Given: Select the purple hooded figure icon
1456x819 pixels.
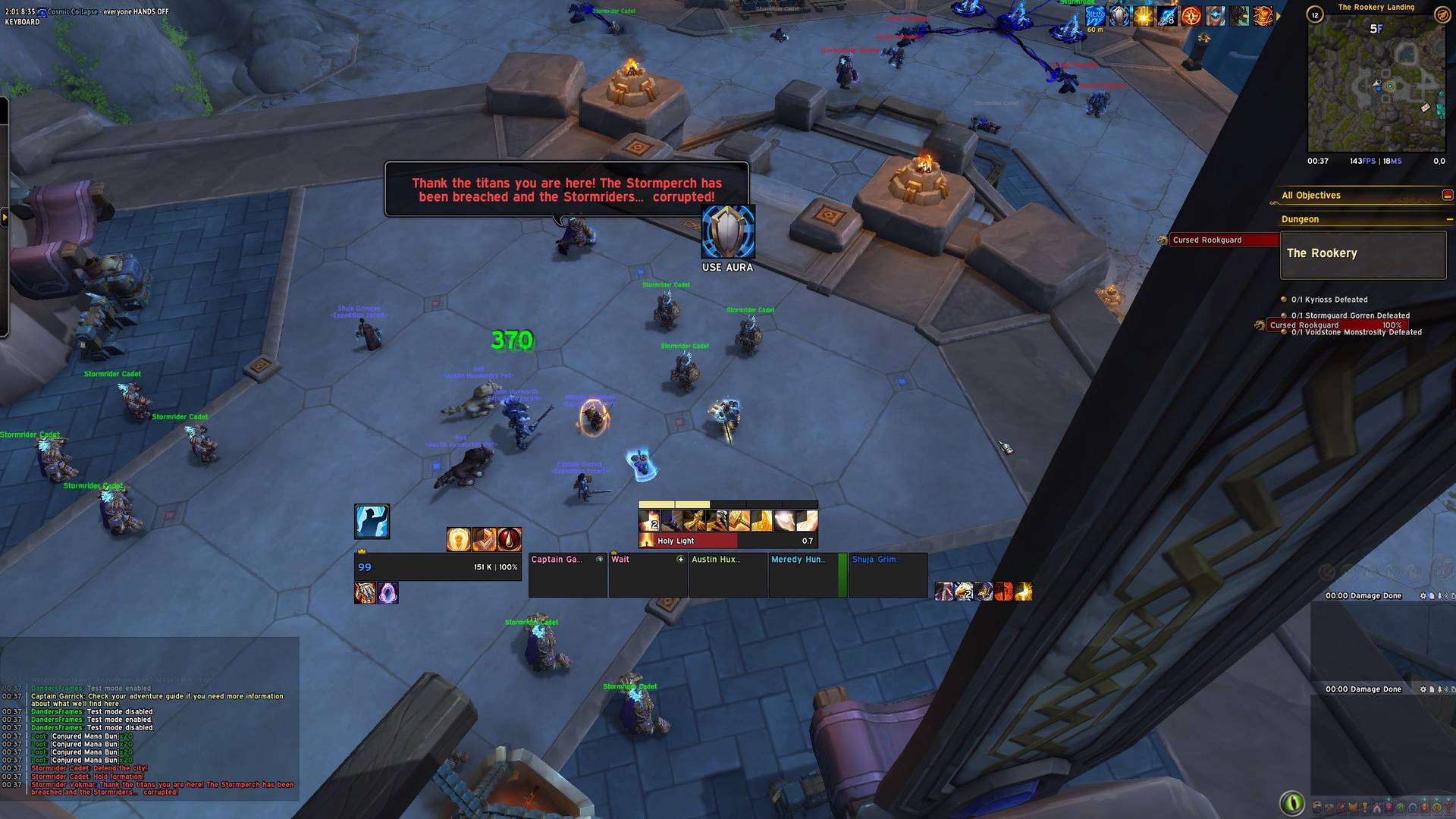Looking at the screenshot, I should [388, 593].
